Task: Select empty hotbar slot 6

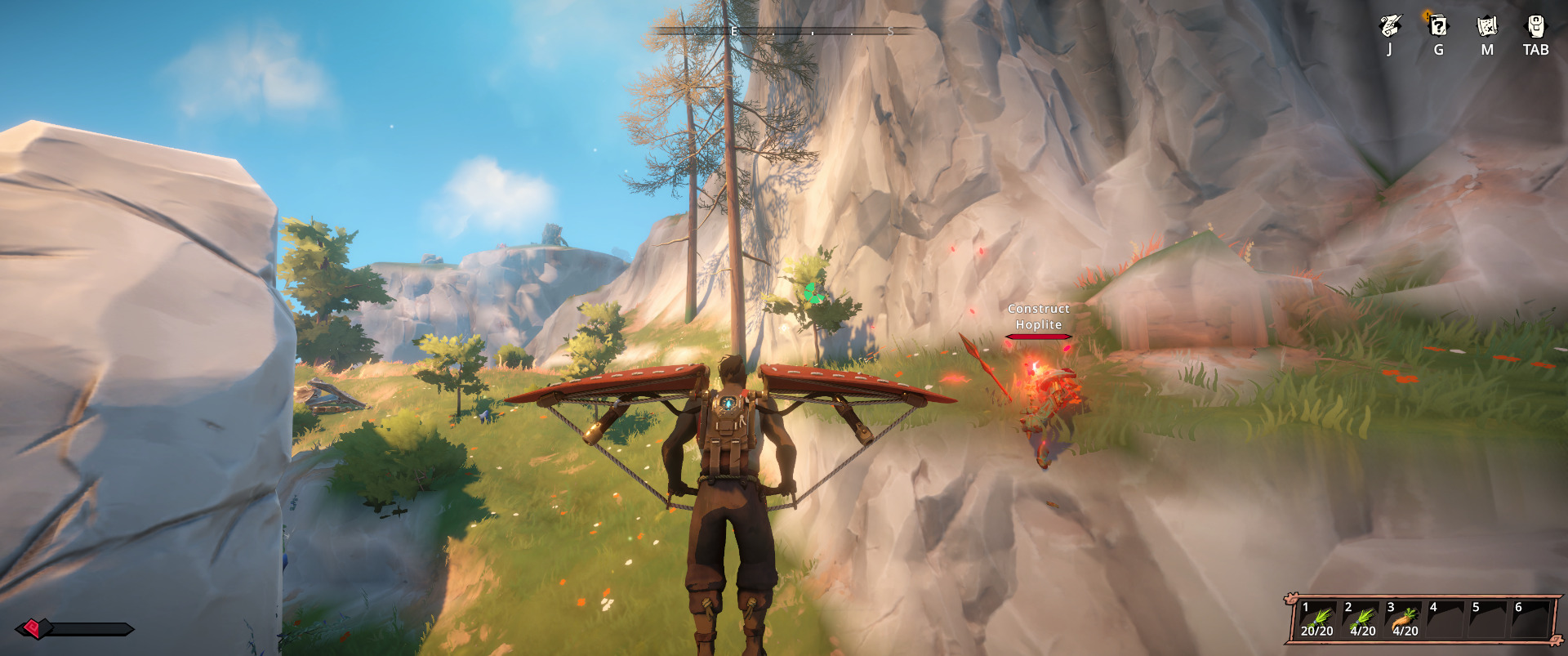Action: [x=1531, y=620]
